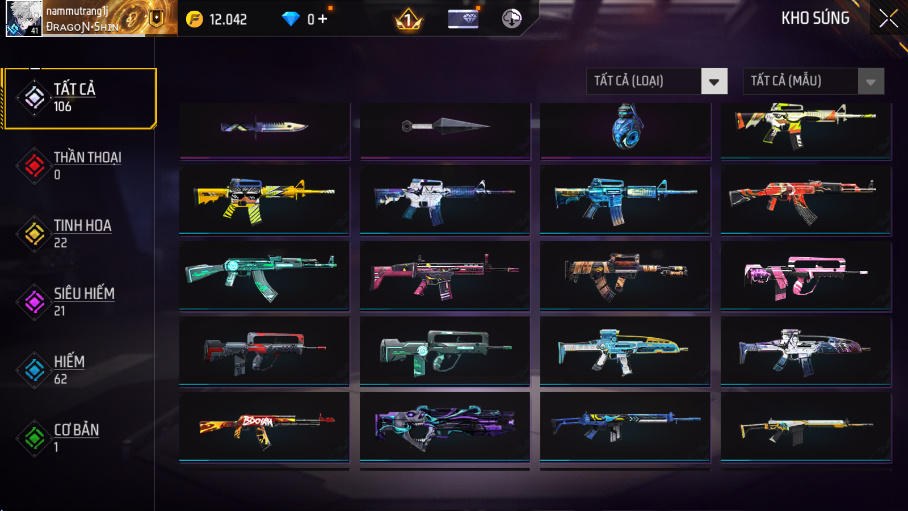Select the Tất Cả category tab
The image size is (908, 511).
[78, 97]
